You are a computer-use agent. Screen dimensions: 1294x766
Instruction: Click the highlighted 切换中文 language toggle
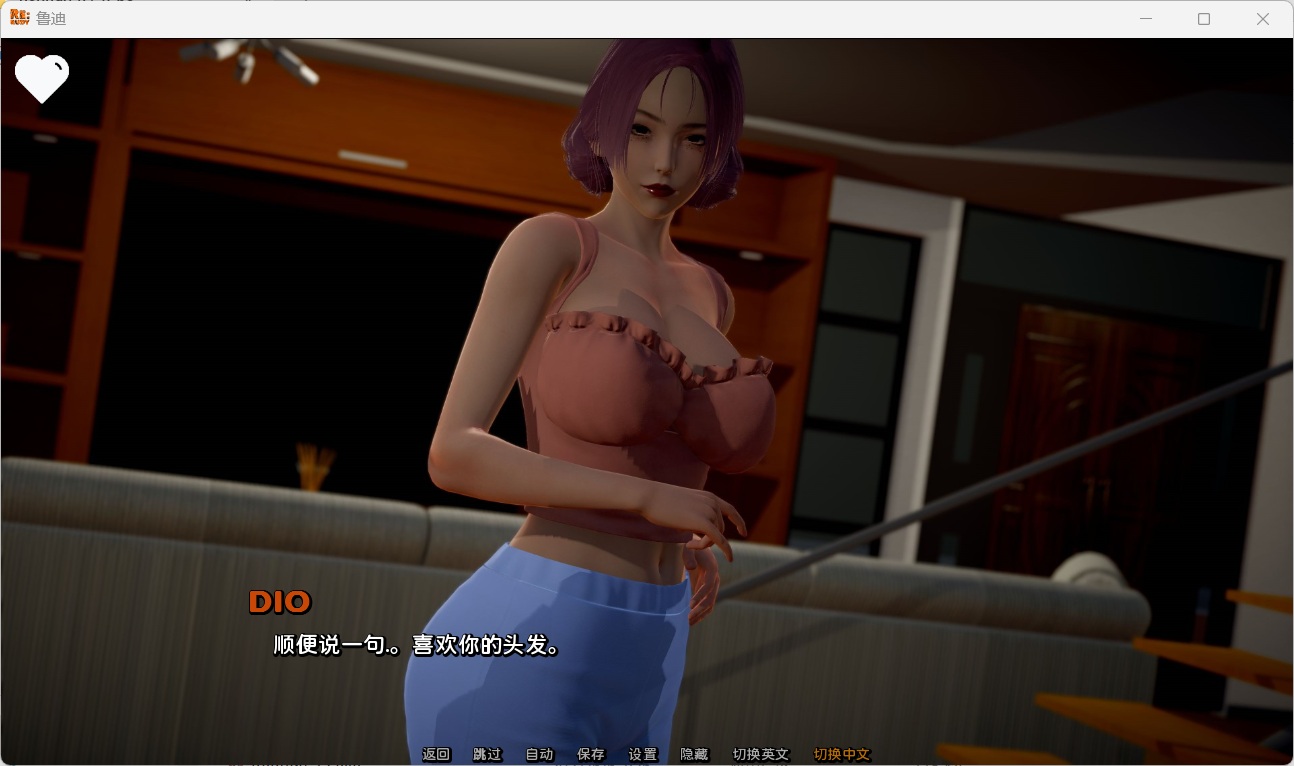click(841, 754)
